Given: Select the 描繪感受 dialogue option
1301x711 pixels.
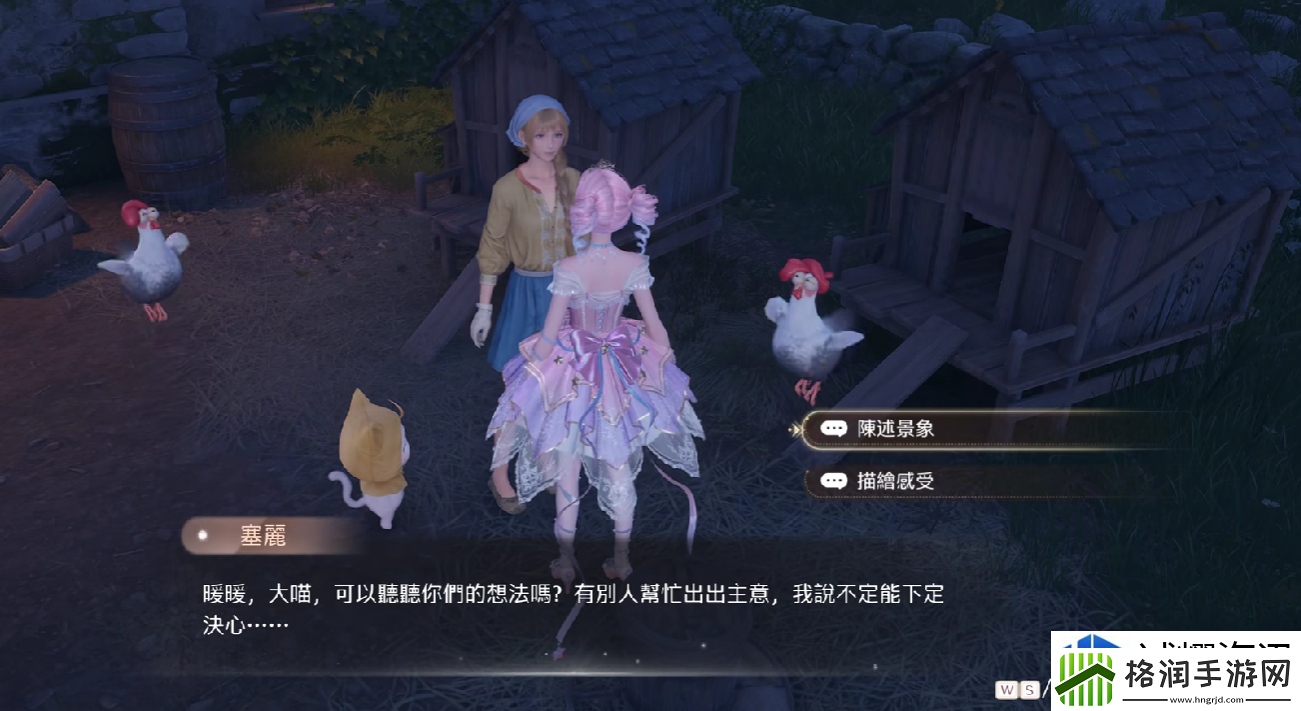Looking at the screenshot, I should [896, 481].
